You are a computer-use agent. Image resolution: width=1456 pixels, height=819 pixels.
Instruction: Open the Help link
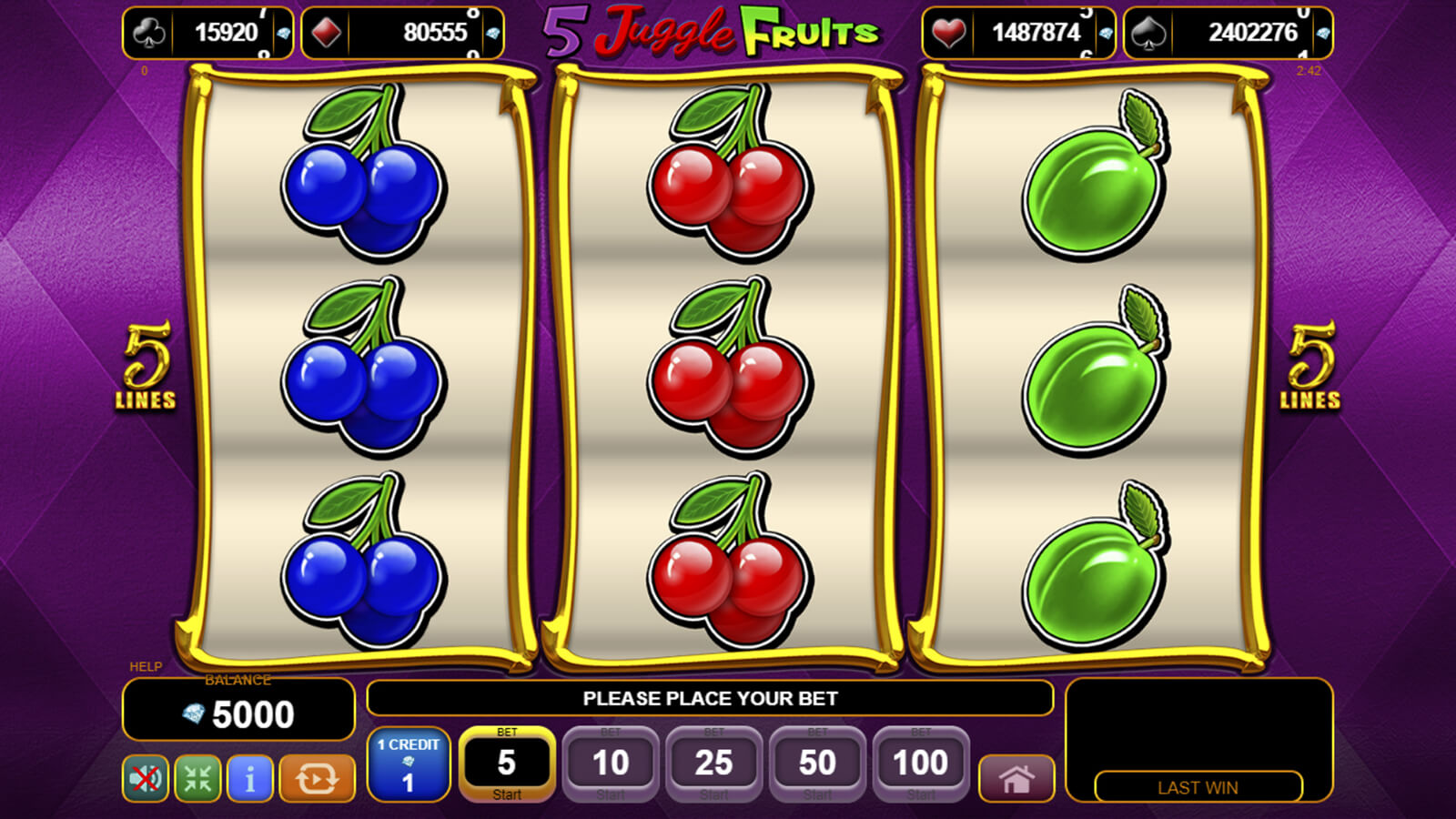pos(146,666)
